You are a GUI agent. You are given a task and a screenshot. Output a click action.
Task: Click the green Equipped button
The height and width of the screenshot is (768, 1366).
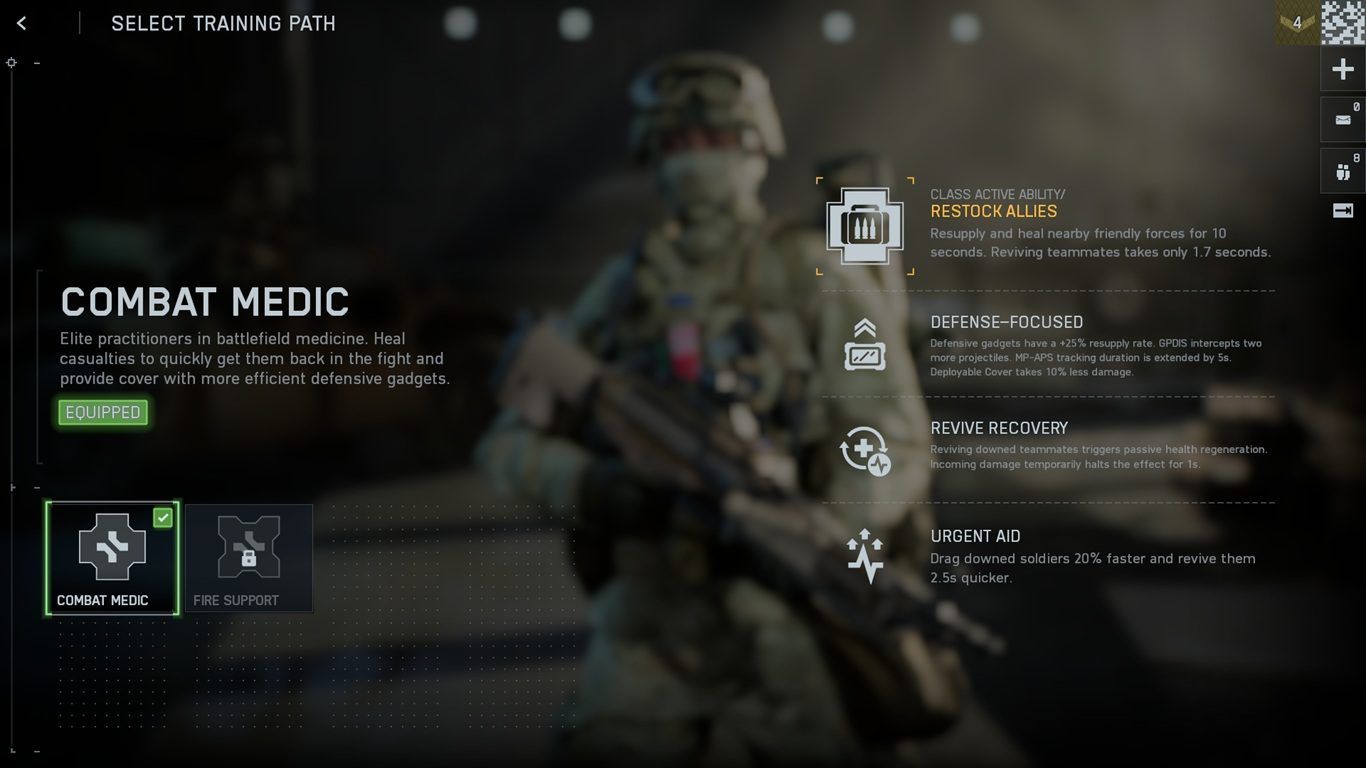click(103, 412)
